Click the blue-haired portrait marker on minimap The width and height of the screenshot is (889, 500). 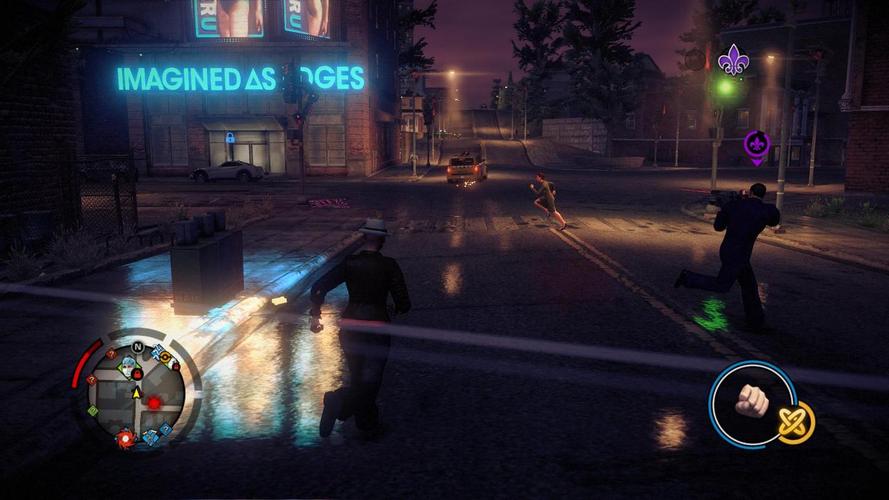click(x=128, y=368)
